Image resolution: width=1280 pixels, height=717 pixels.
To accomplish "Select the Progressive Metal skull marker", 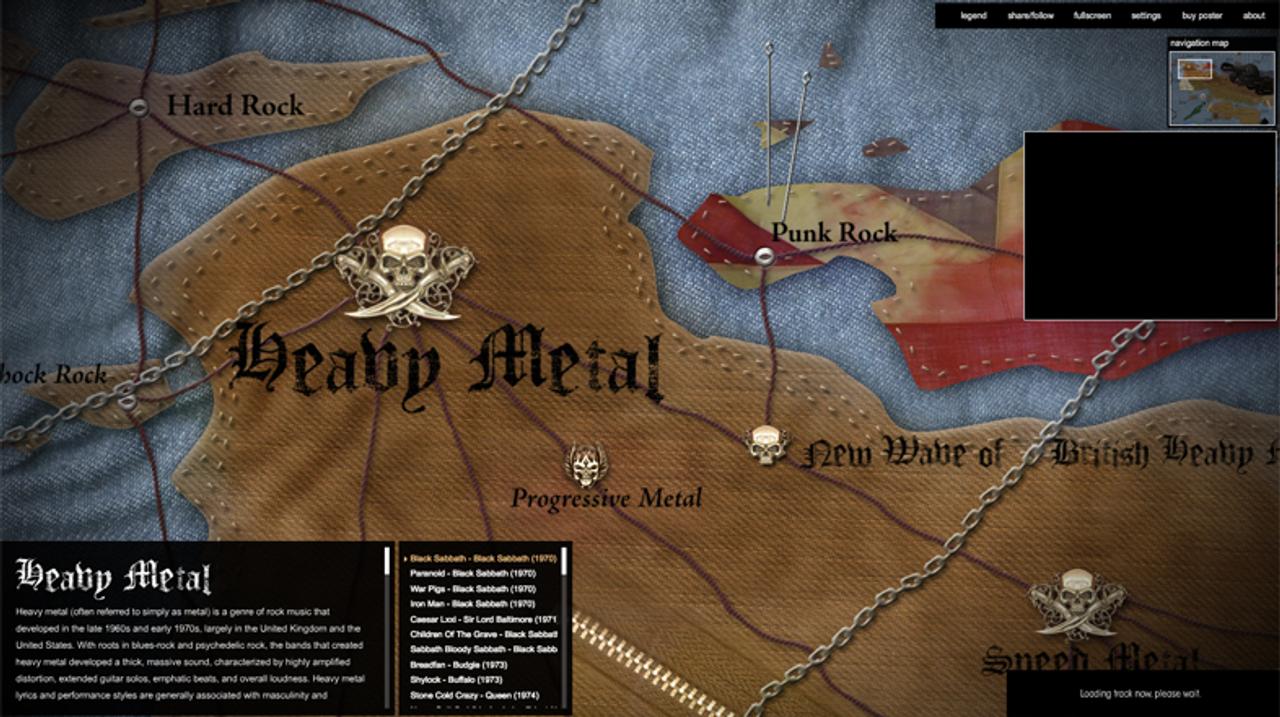I will point(586,465).
